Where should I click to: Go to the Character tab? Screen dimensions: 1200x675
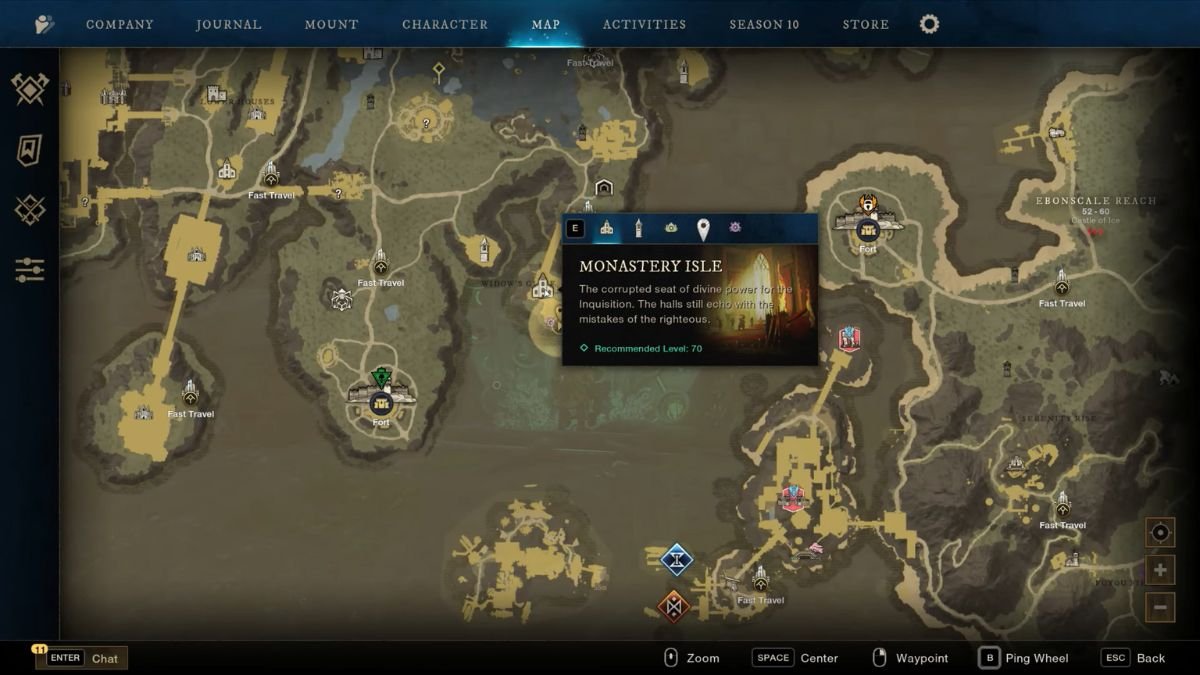tap(445, 24)
